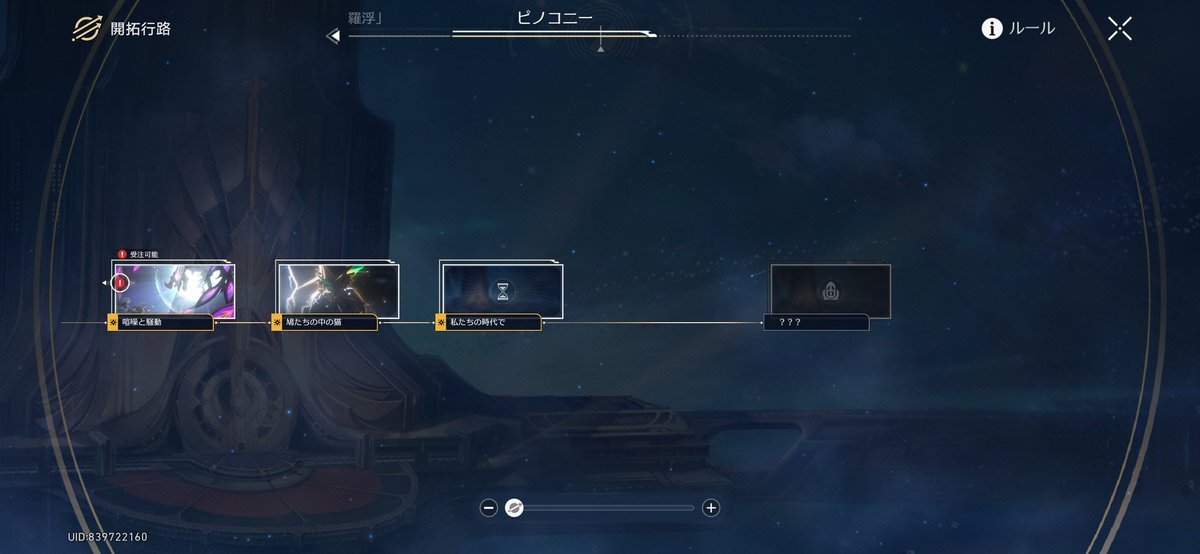Open the ルール info panel
Viewport: 1200px width, 554px height.
(1018, 28)
